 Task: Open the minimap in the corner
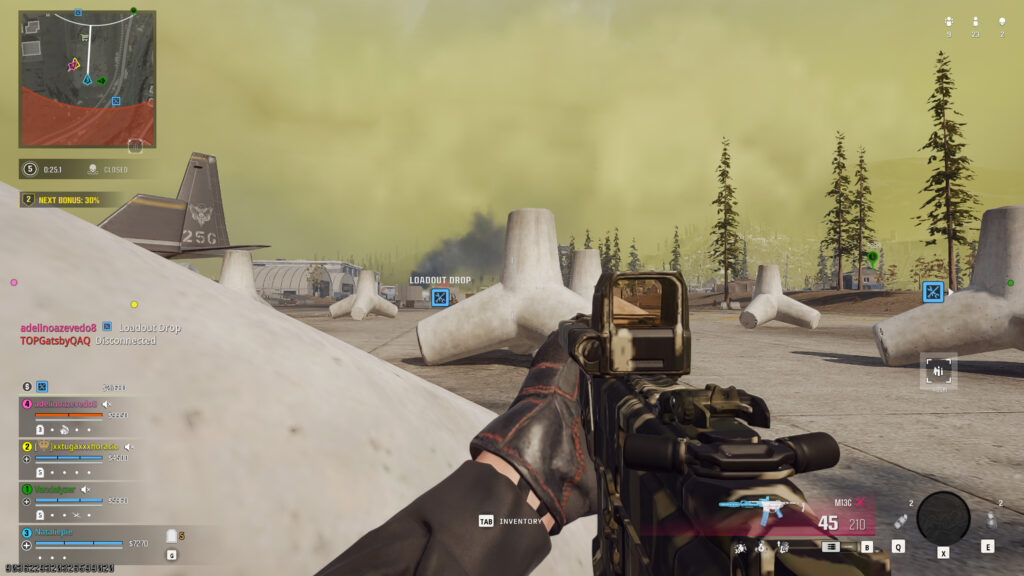click(x=87, y=79)
